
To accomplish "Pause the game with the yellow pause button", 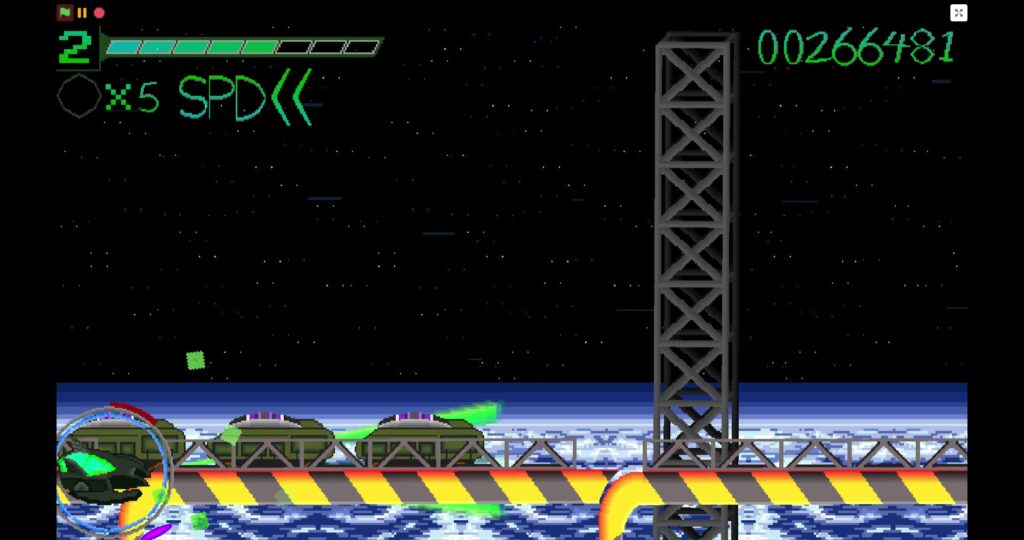I will pos(82,13).
